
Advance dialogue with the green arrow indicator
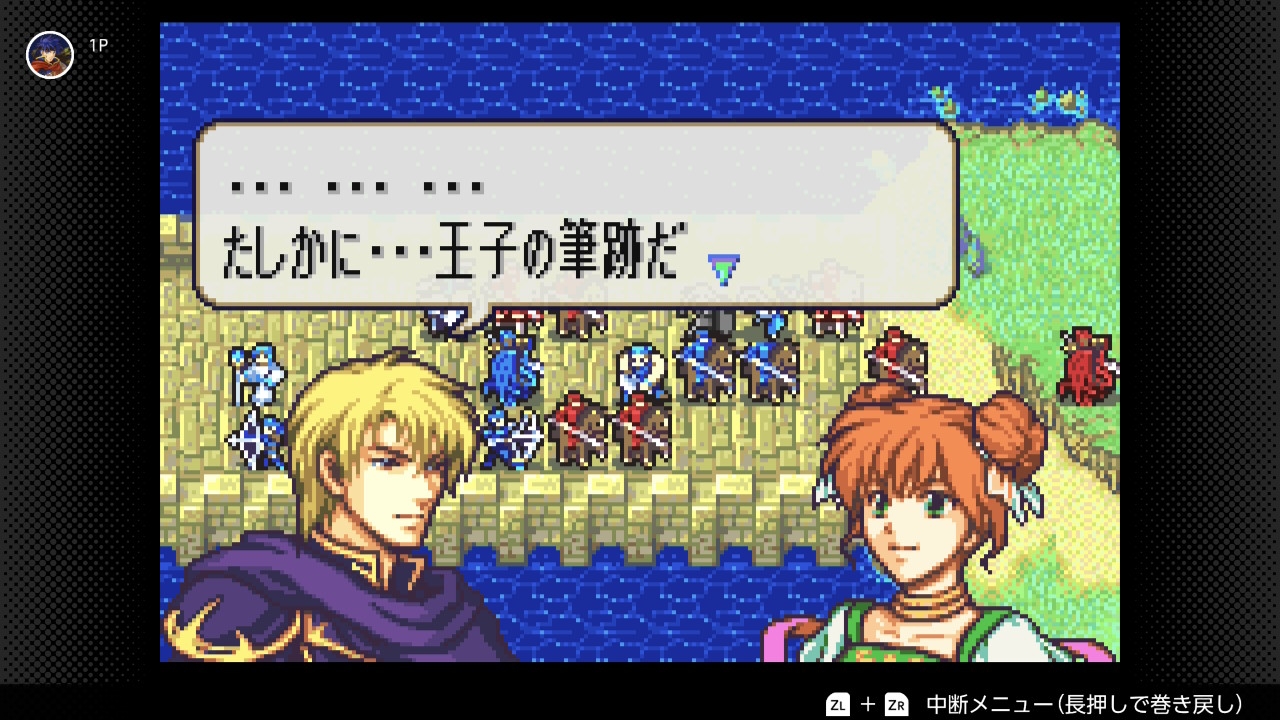[x=723, y=268]
